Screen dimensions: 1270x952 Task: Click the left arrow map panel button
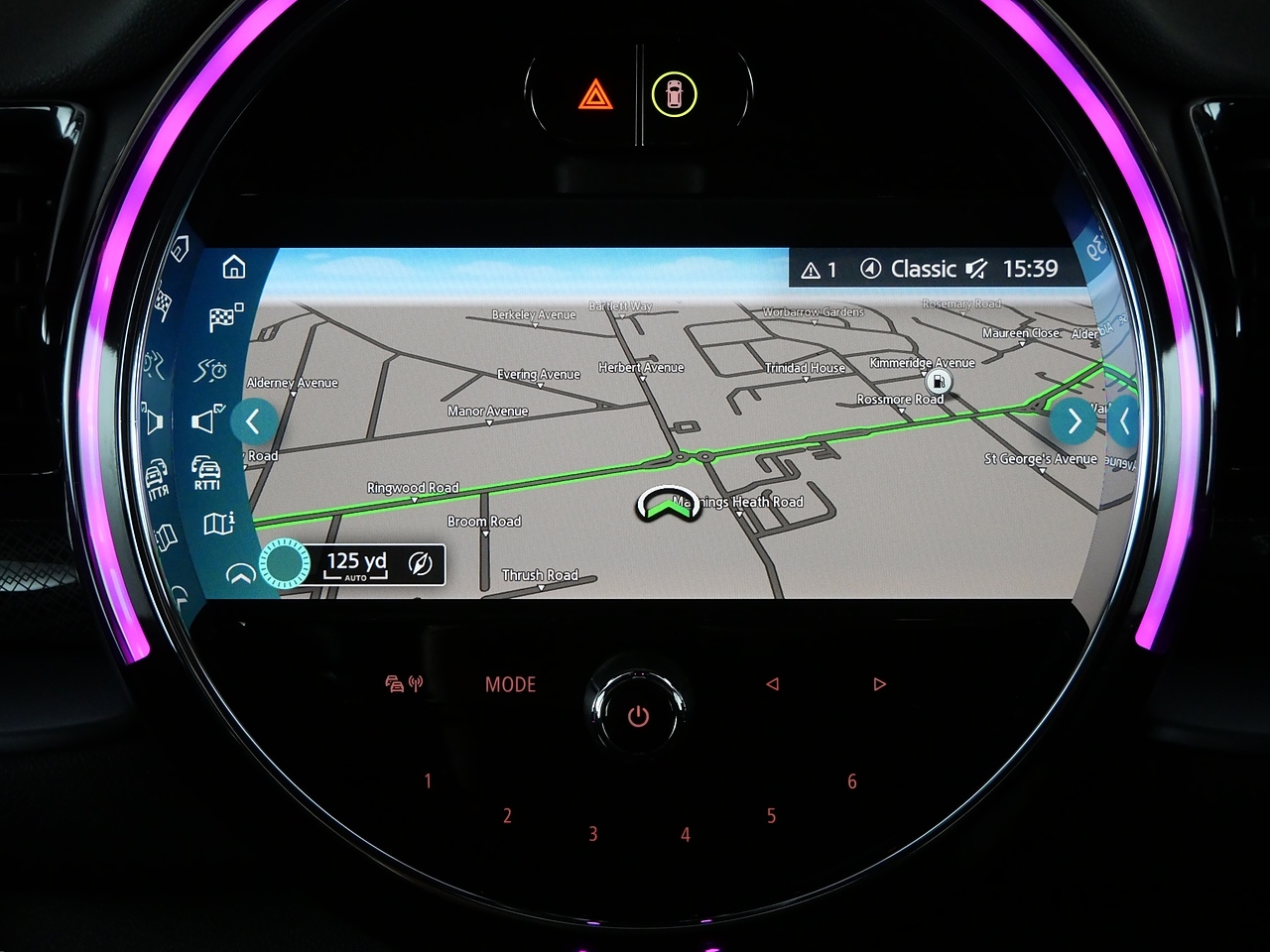(253, 421)
